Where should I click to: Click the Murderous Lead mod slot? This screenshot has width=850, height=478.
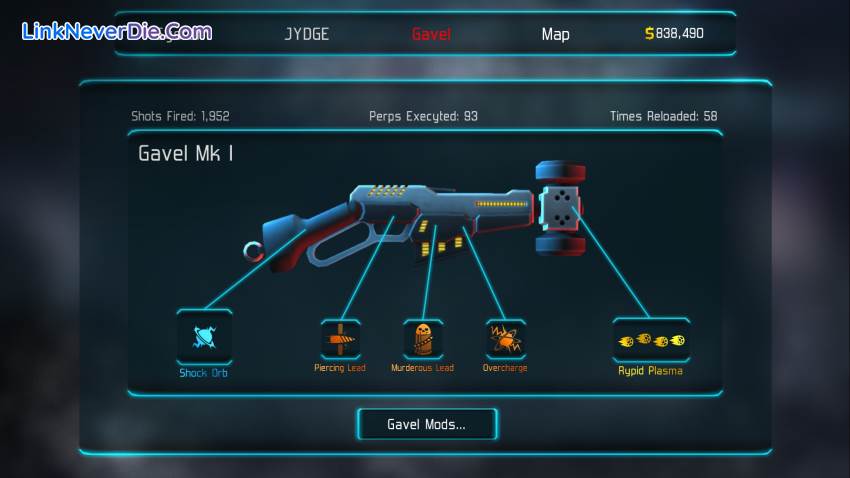(x=423, y=339)
